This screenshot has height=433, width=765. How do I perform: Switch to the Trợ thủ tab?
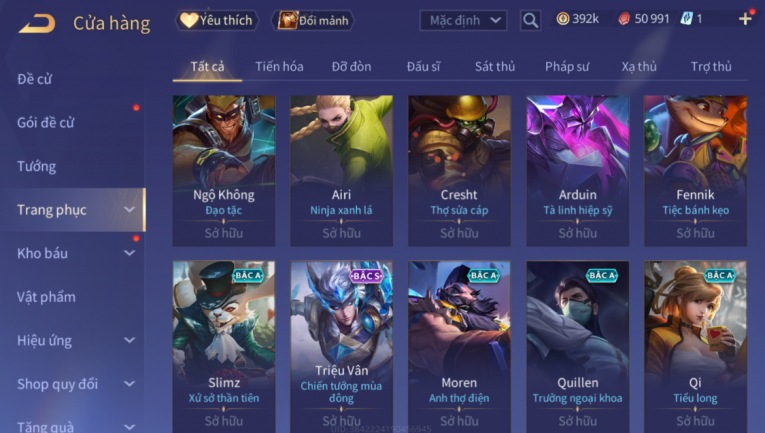tap(711, 67)
